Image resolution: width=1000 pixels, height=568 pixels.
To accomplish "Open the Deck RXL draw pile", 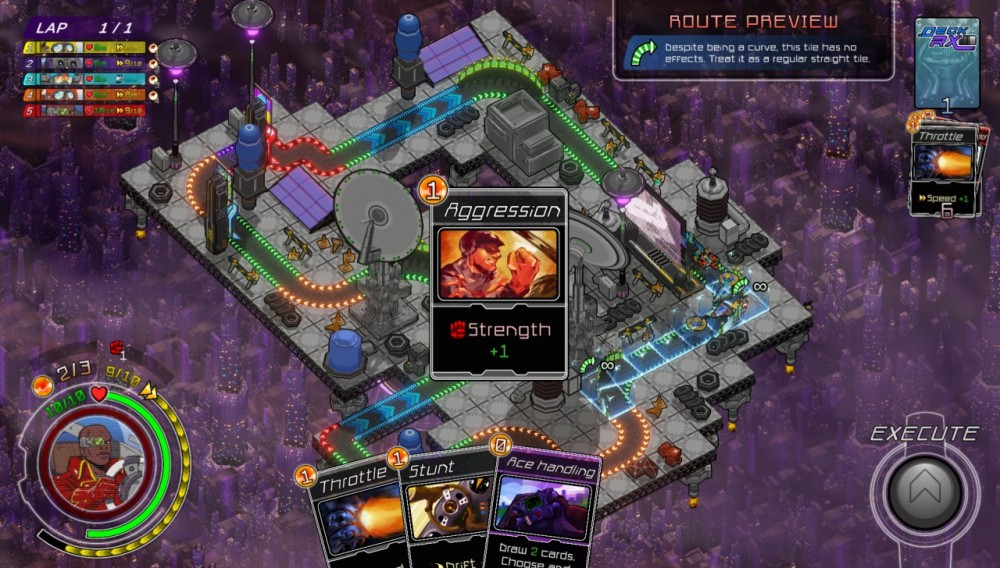I will (946, 63).
